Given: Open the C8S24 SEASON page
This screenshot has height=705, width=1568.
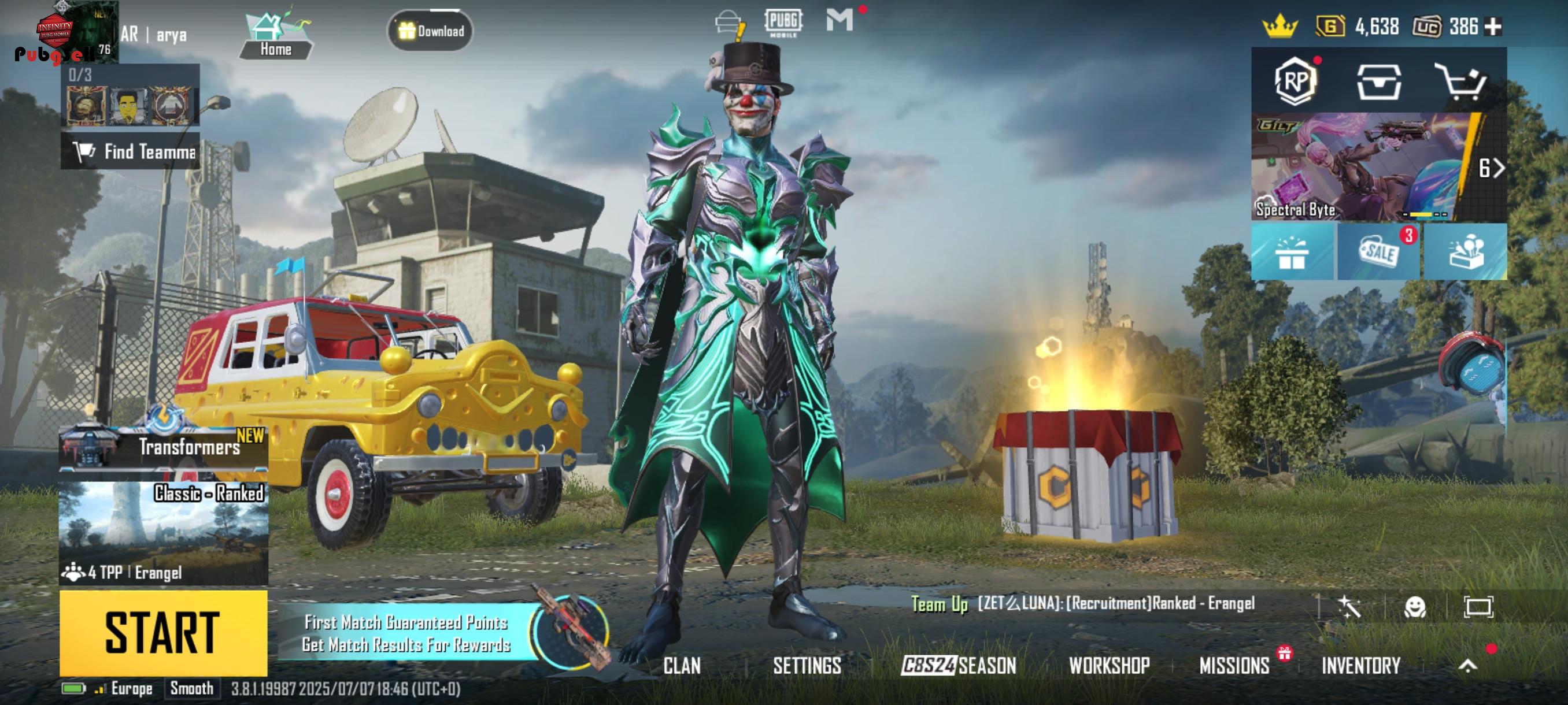Looking at the screenshot, I should point(959,666).
